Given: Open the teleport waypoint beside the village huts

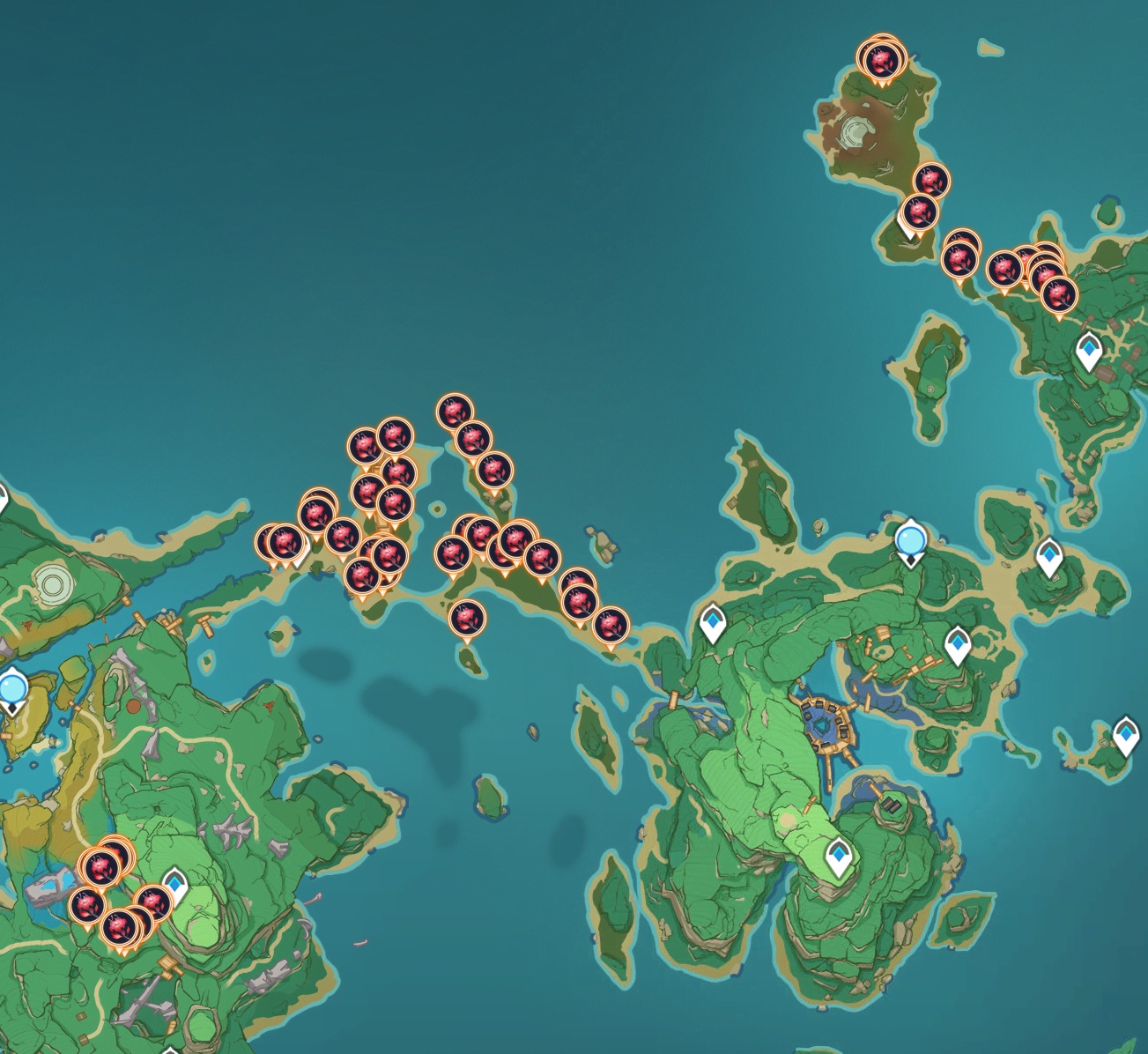Looking at the screenshot, I should [1089, 351].
